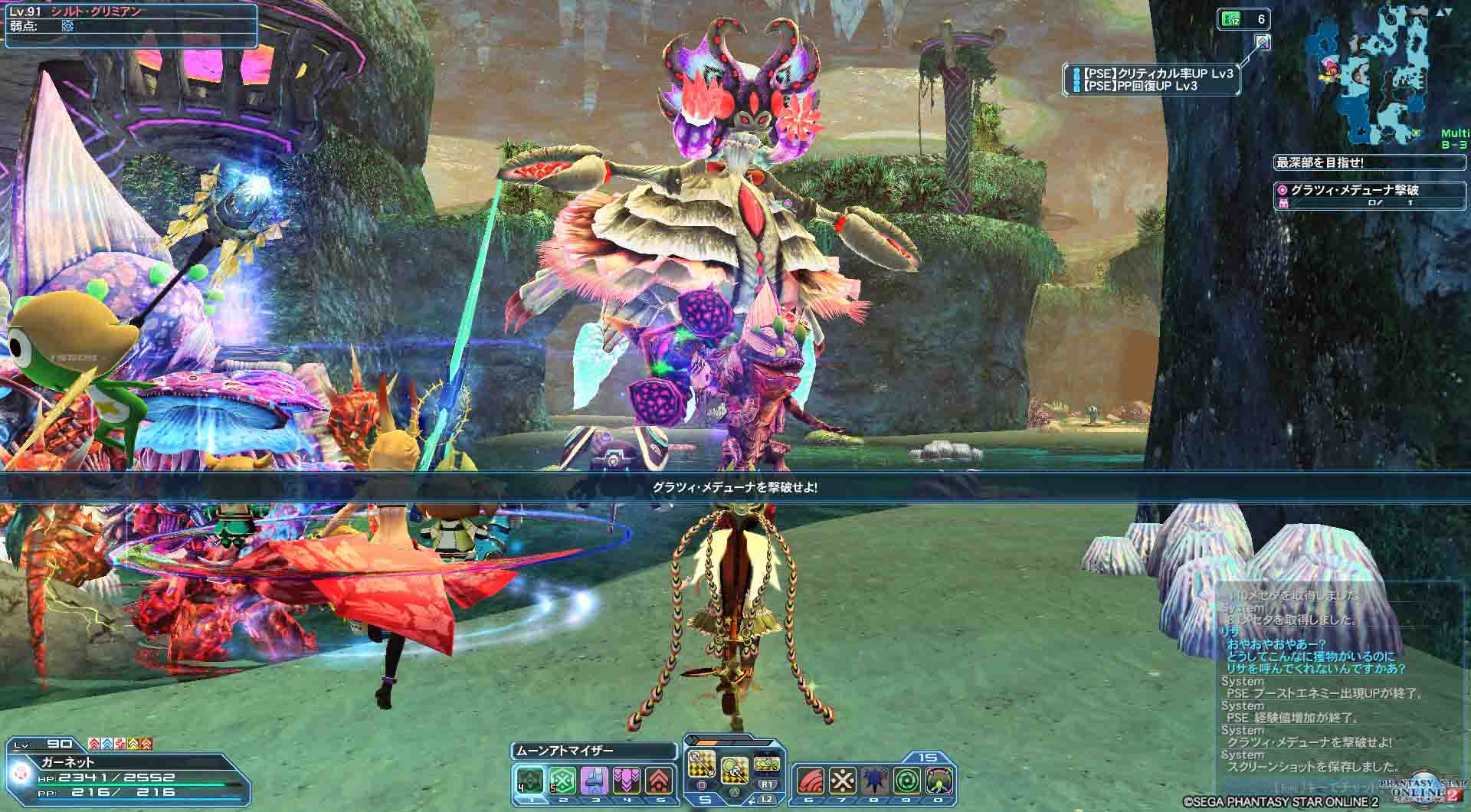This screenshot has width=1471, height=812.
Task: Use the red striped fan skill in slot 6
Action: pos(810,781)
